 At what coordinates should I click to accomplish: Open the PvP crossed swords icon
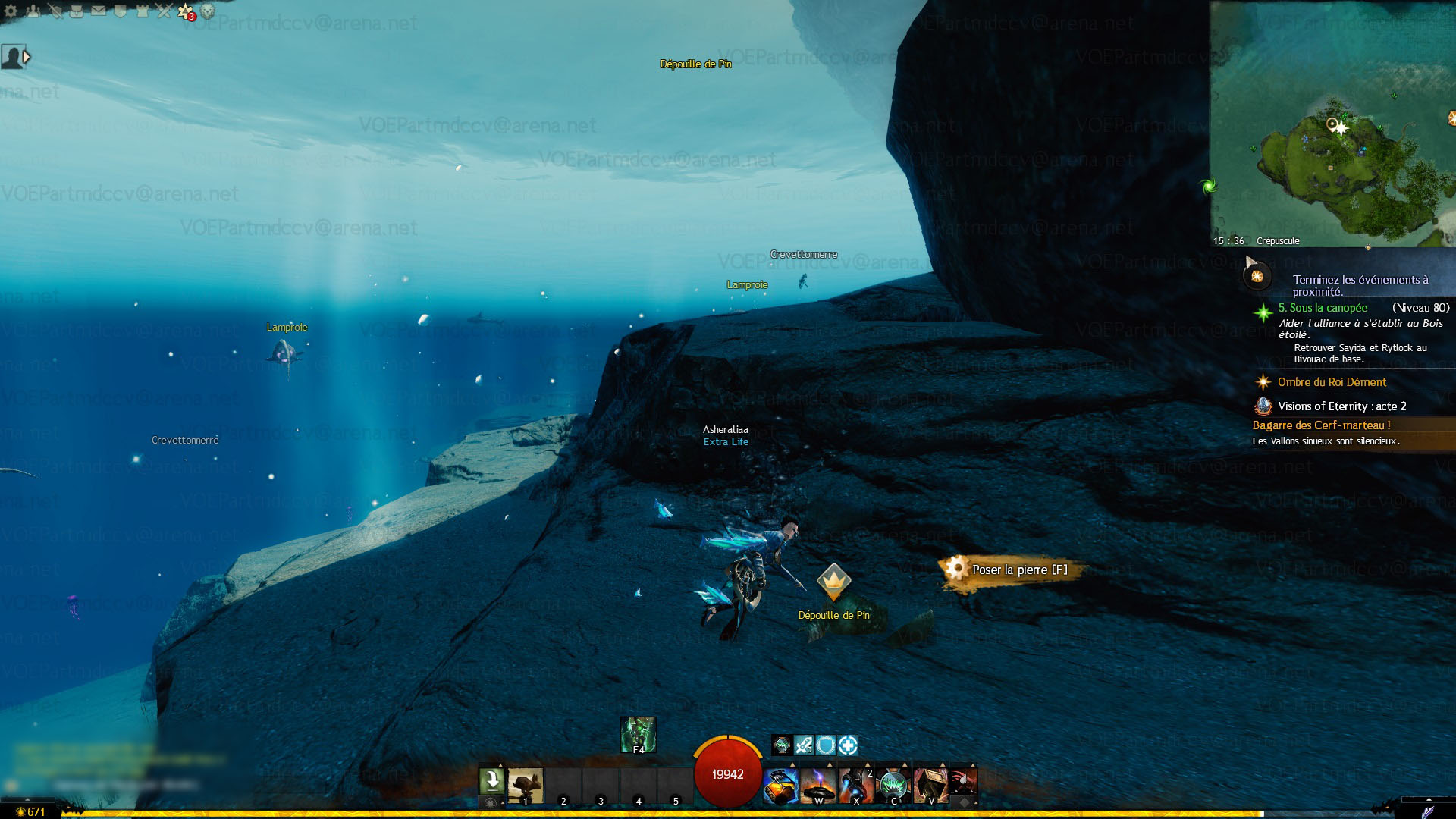[x=165, y=11]
